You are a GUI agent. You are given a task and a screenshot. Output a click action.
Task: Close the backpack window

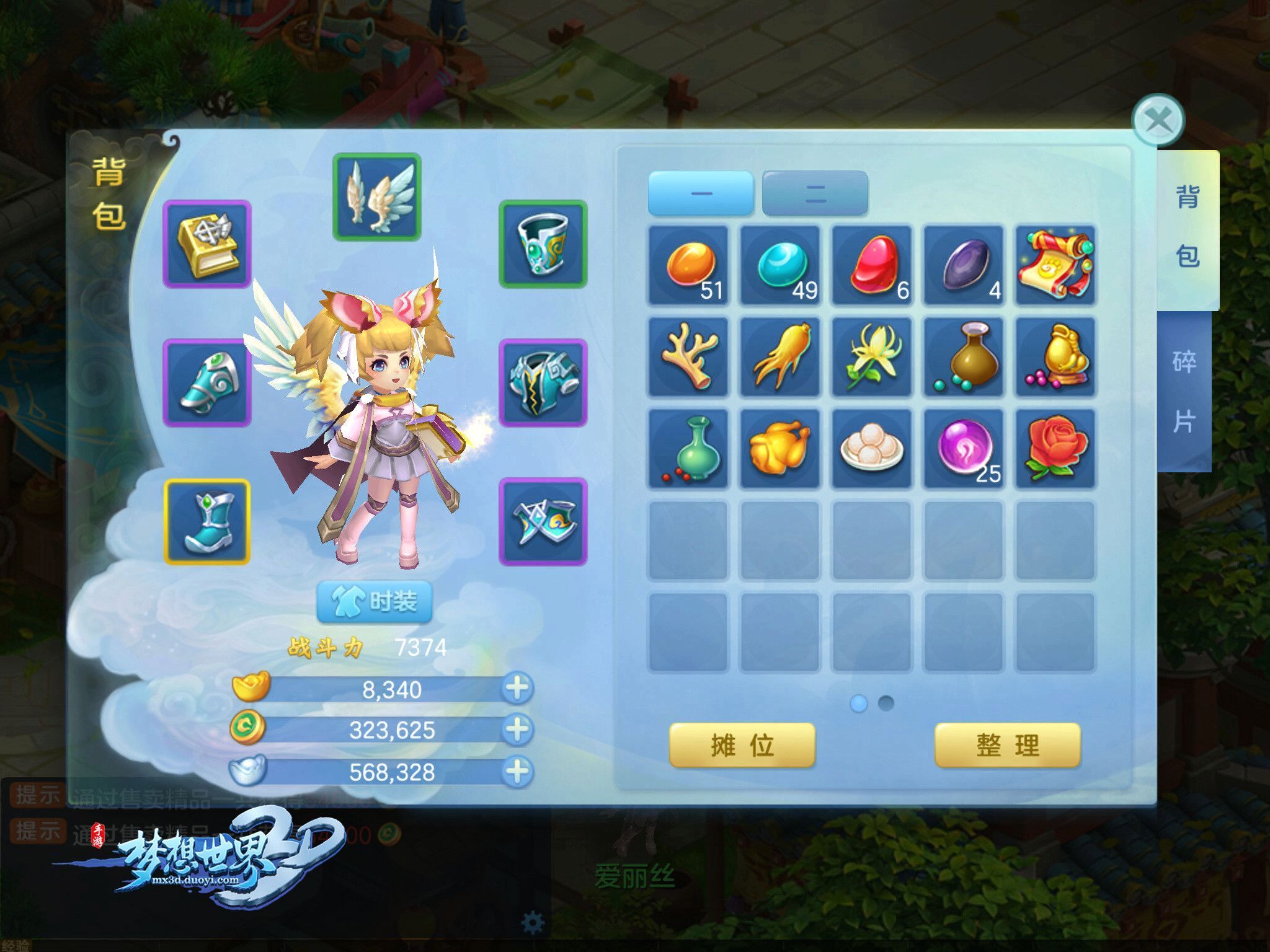click(1158, 120)
